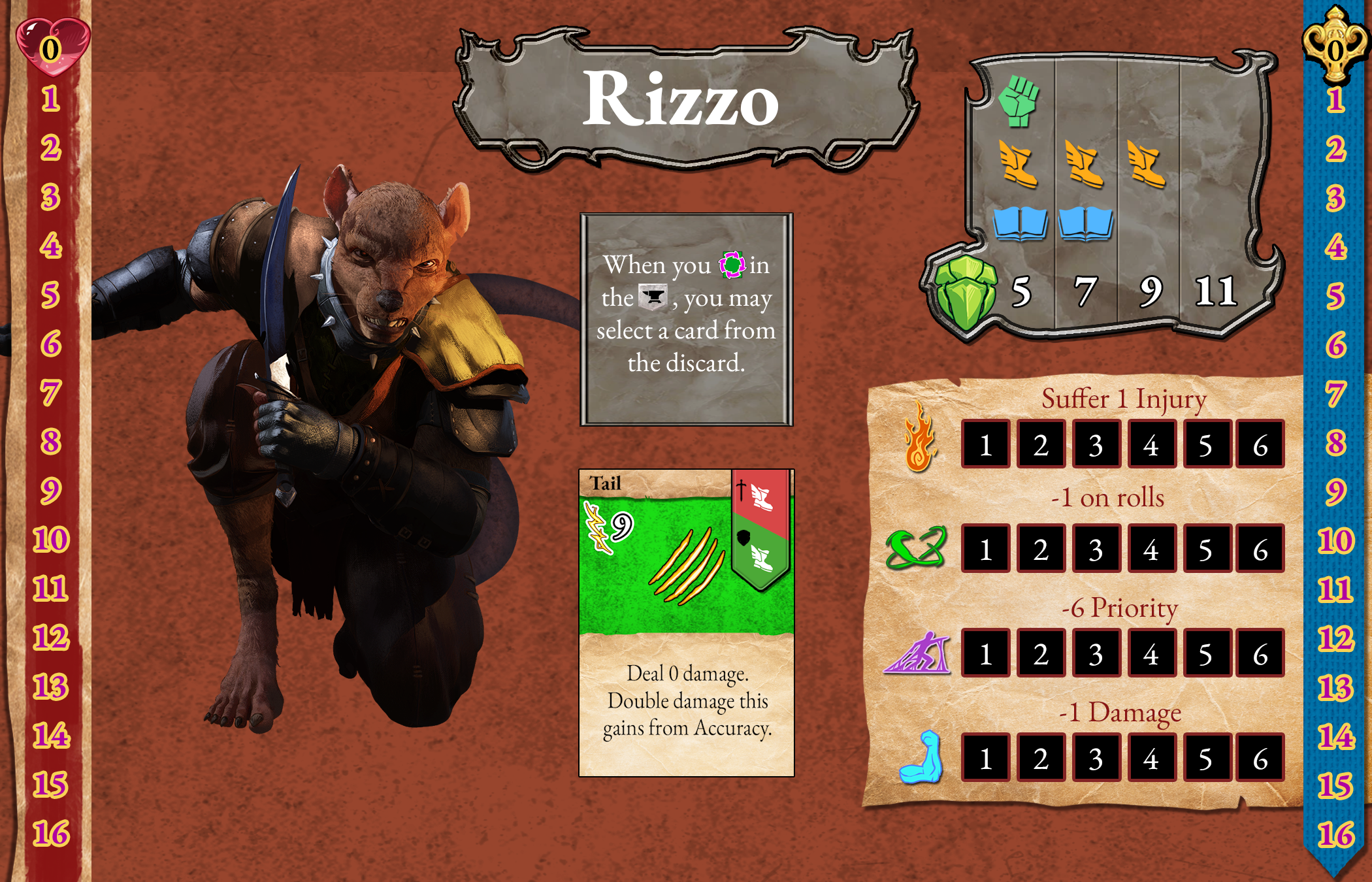Set red heart track to 7

[x=51, y=393]
